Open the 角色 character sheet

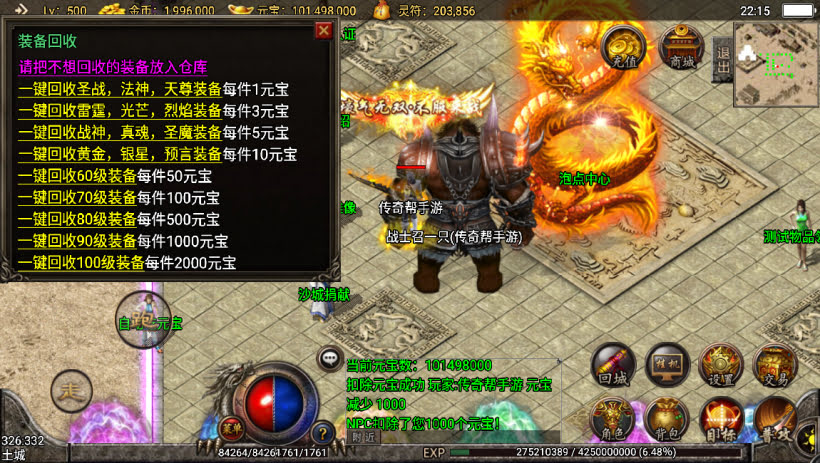tap(612, 420)
